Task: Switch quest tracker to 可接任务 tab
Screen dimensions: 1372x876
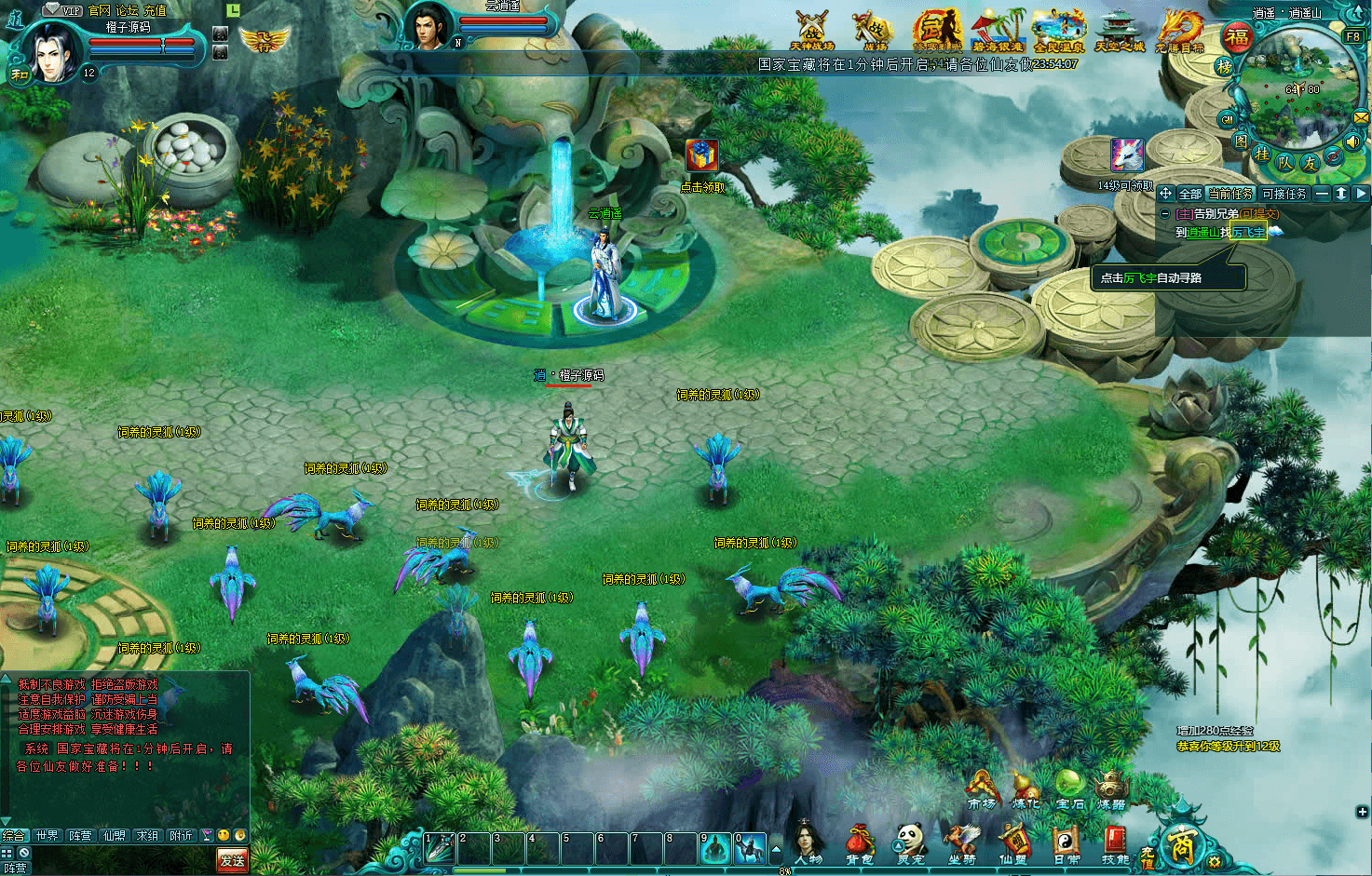Action: coord(1284,194)
